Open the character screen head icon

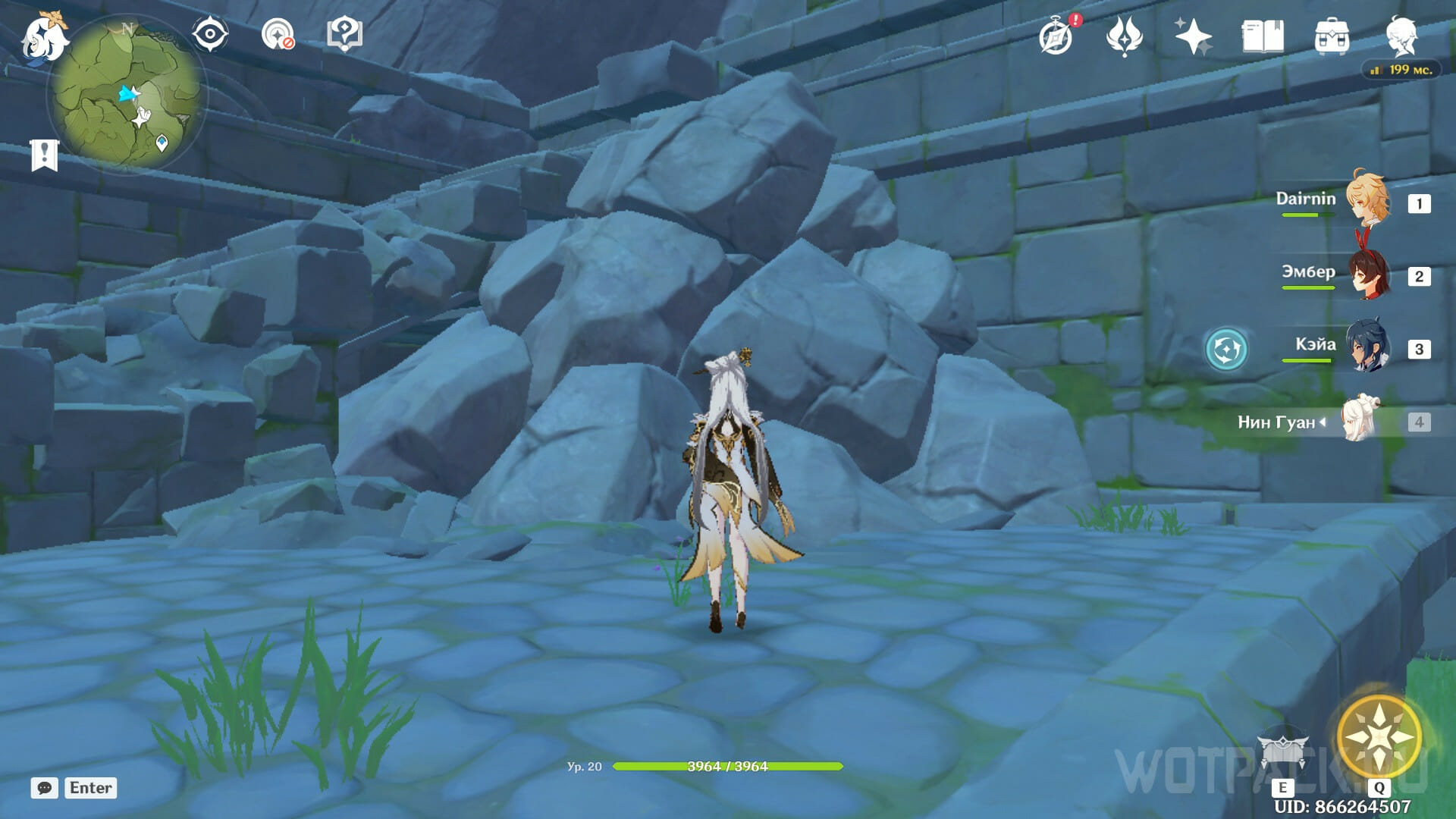coord(1400,34)
